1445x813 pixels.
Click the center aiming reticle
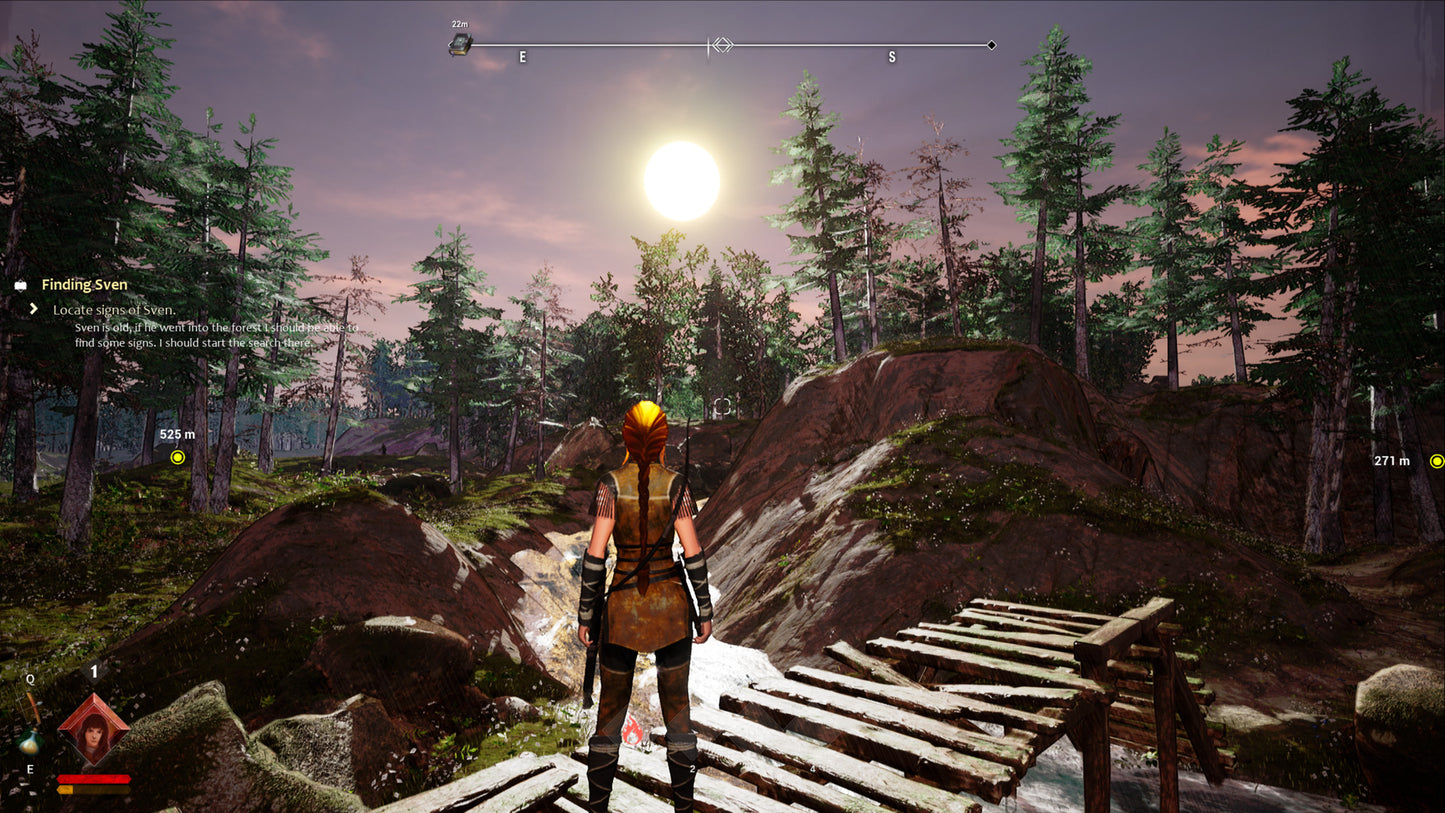point(723,404)
